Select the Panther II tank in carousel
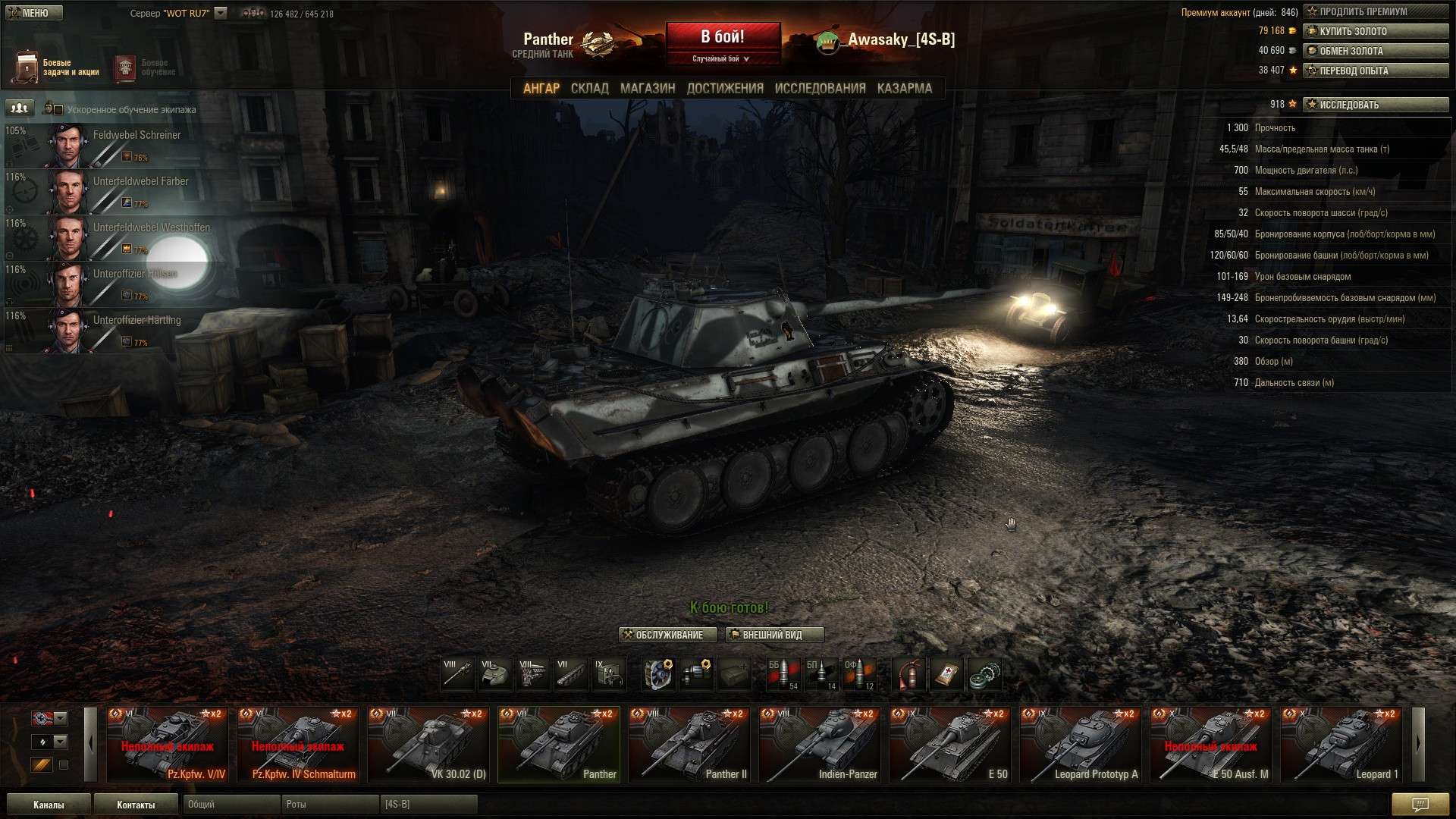The image size is (1456, 819). click(689, 744)
